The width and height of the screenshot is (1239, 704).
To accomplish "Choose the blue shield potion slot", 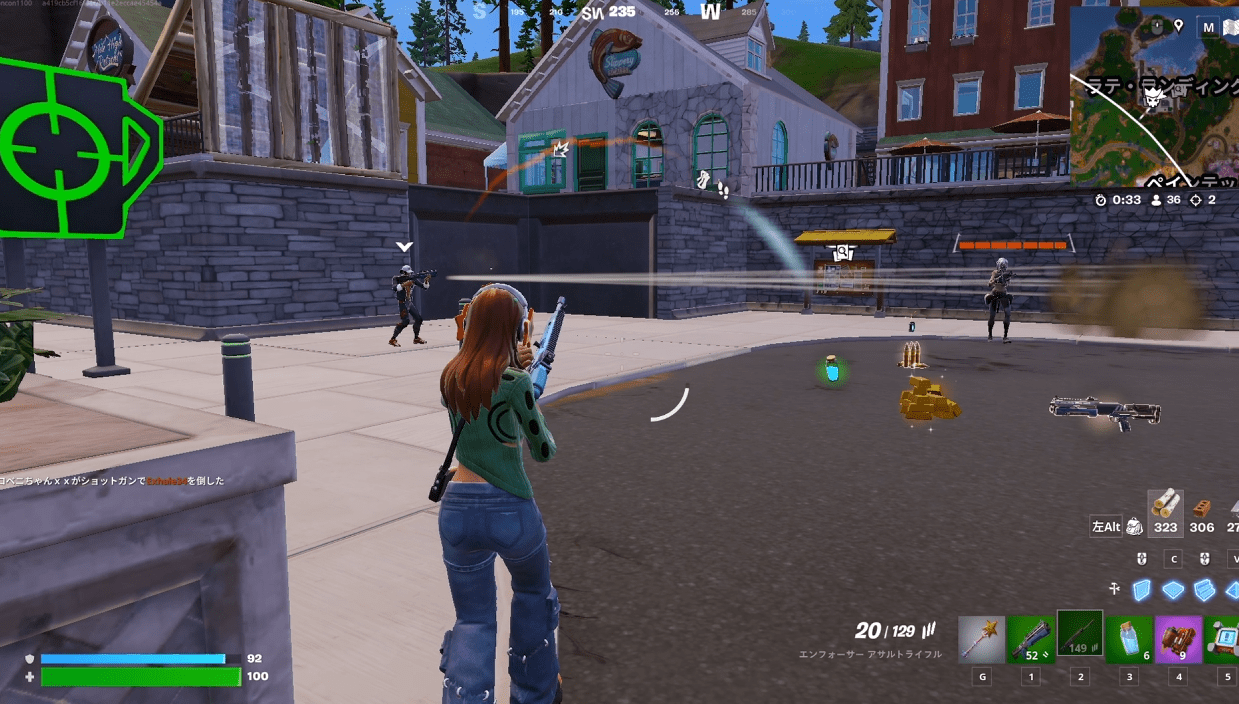I will (x=1129, y=639).
